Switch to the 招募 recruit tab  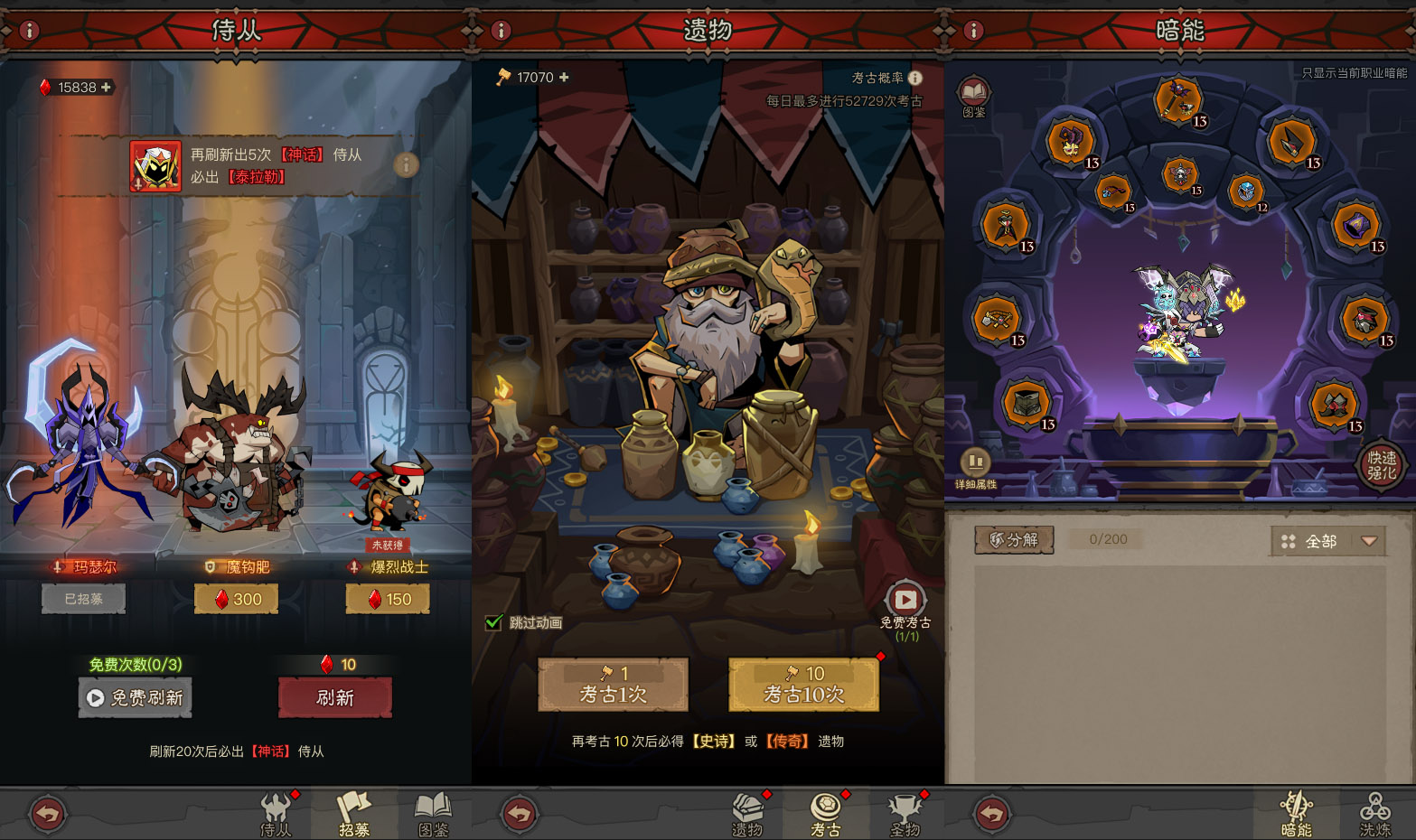[x=354, y=814]
